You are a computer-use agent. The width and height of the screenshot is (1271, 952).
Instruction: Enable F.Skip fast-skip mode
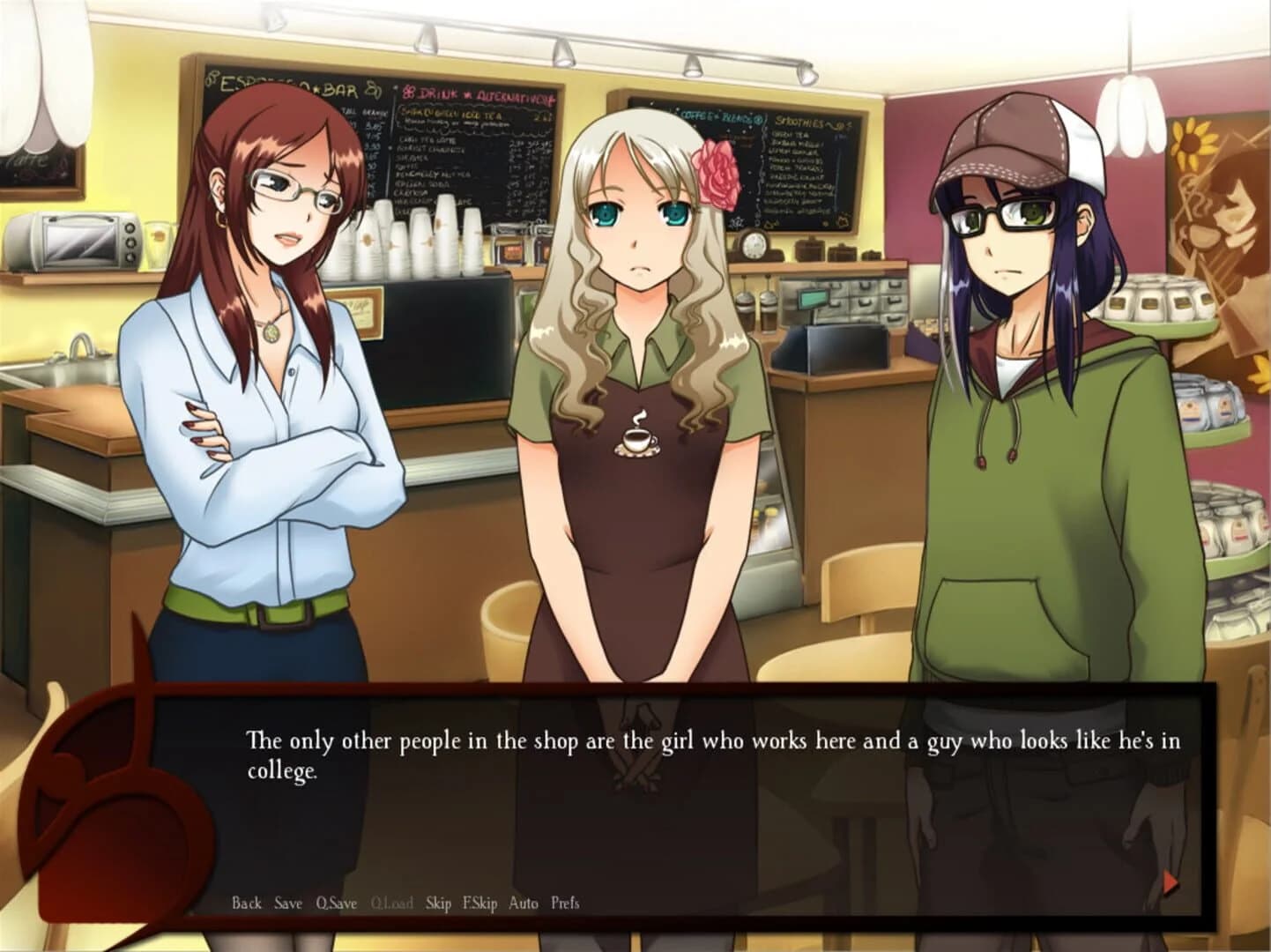click(481, 904)
